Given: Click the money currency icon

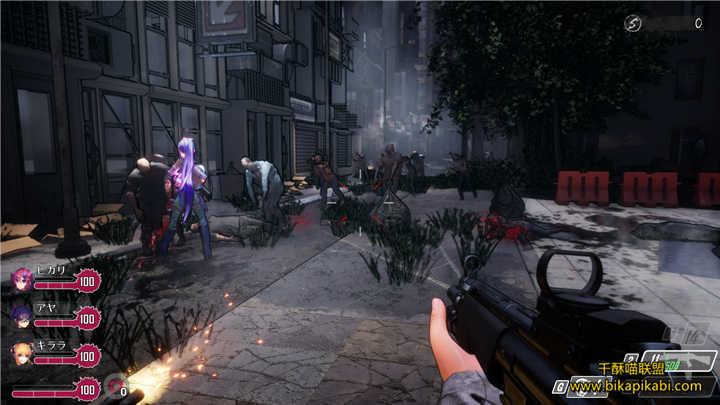Looking at the screenshot, I should coord(632,23).
